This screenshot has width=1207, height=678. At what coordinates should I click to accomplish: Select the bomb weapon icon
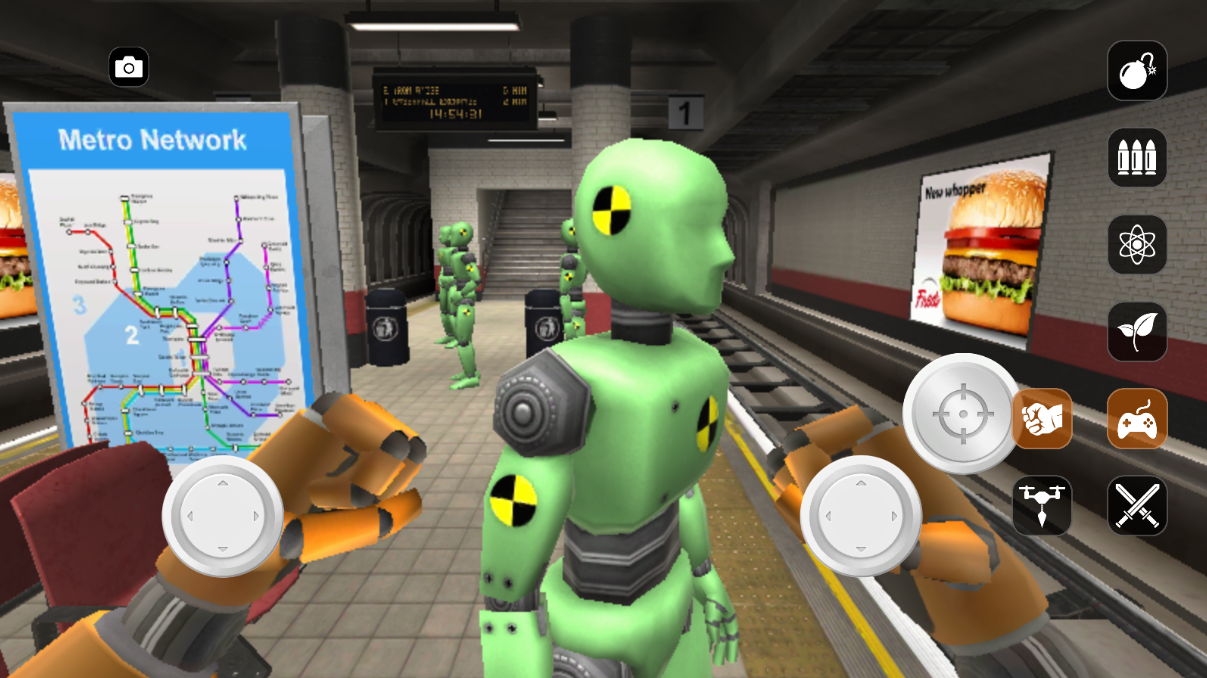click(x=1137, y=70)
